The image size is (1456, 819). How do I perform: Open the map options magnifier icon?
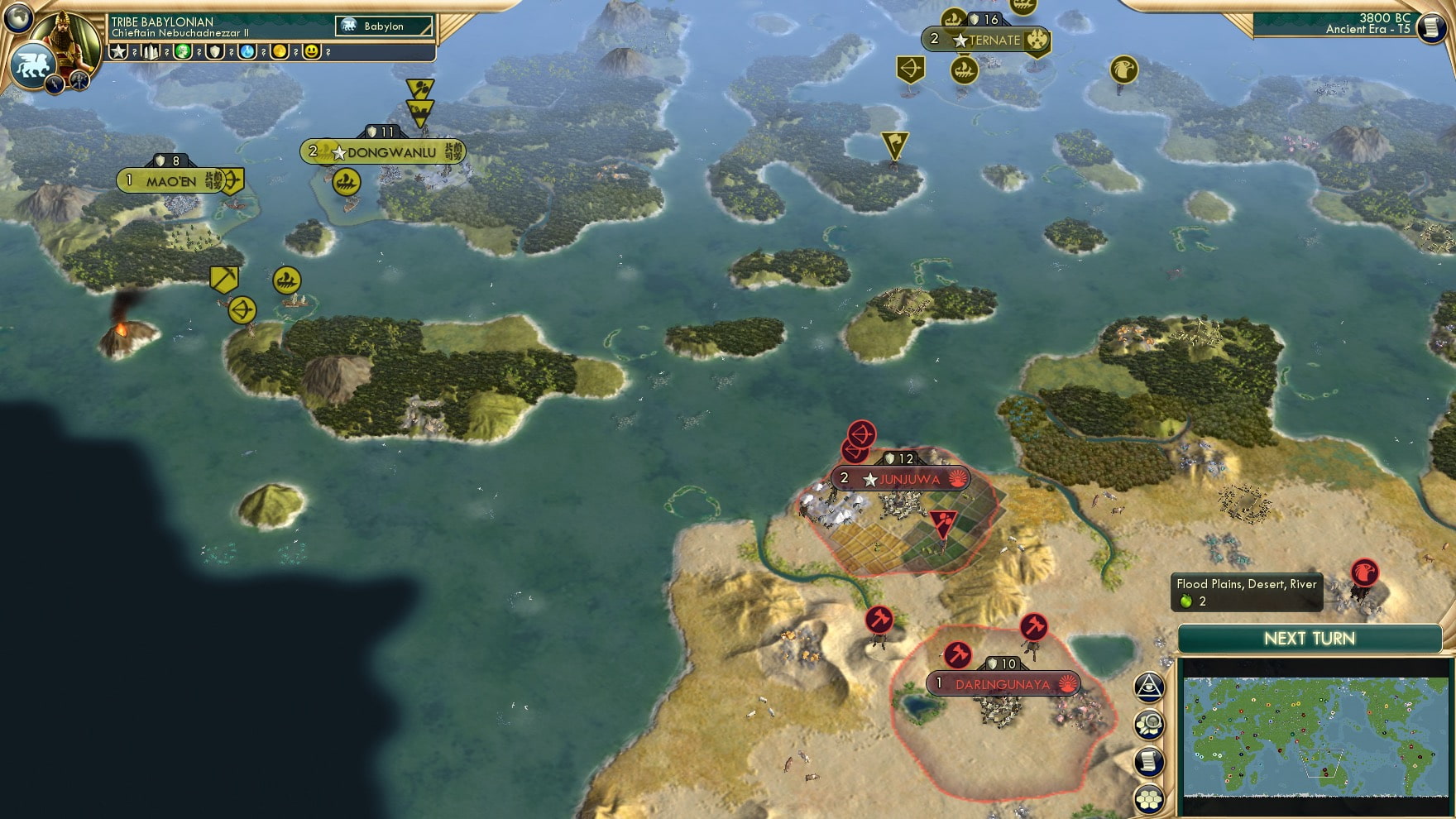click(x=1148, y=723)
